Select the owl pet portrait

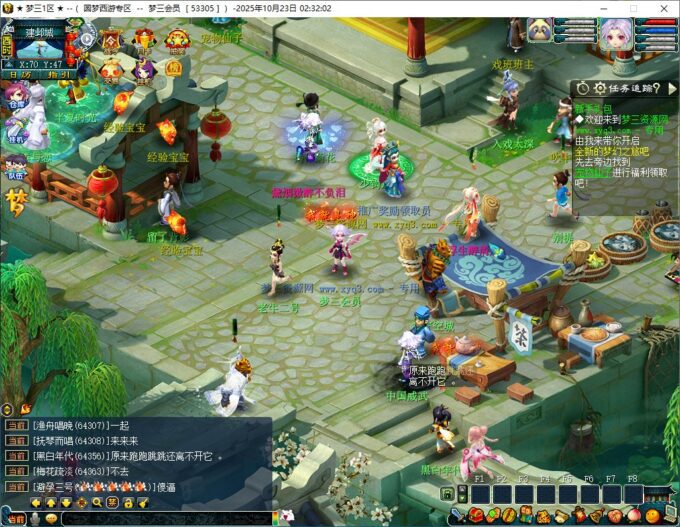click(541, 30)
